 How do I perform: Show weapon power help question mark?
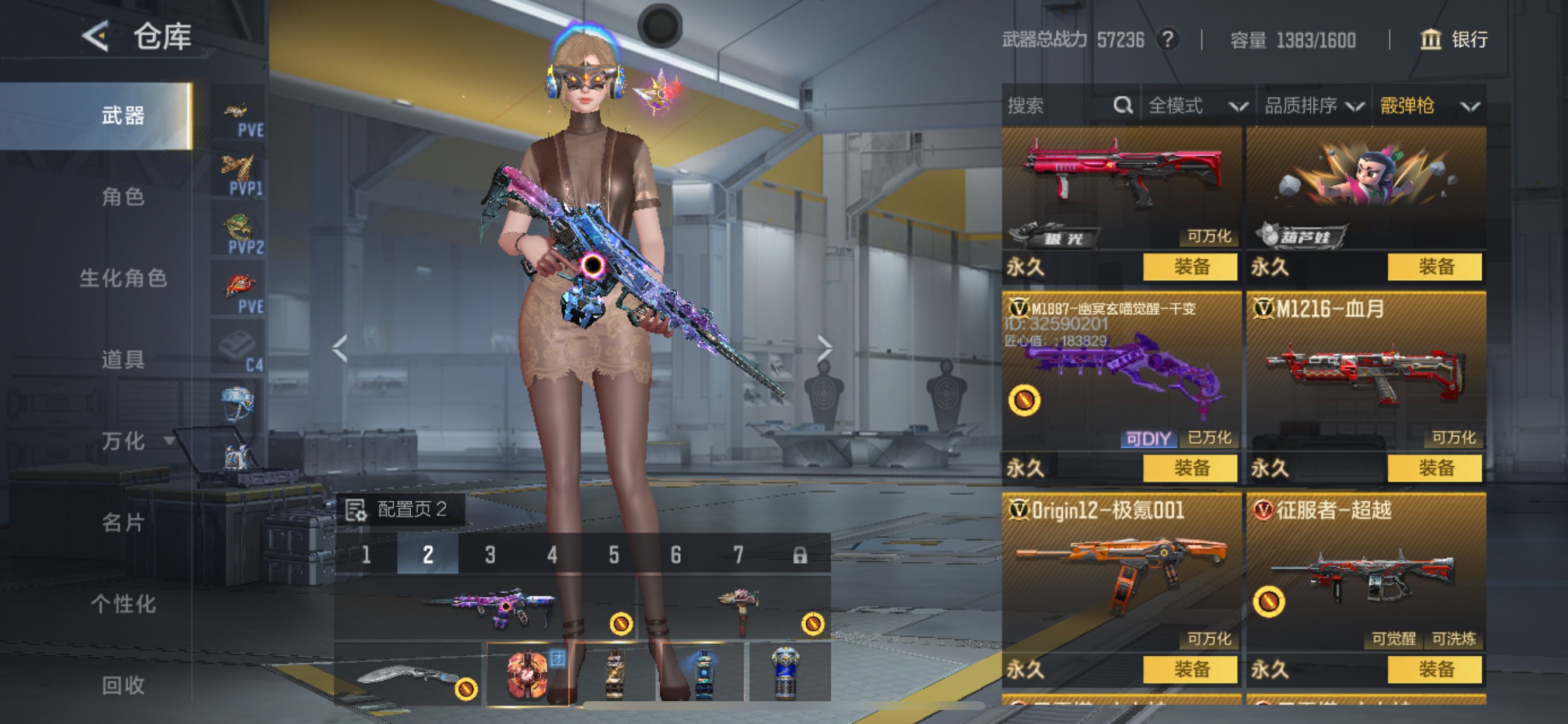pos(1167,40)
